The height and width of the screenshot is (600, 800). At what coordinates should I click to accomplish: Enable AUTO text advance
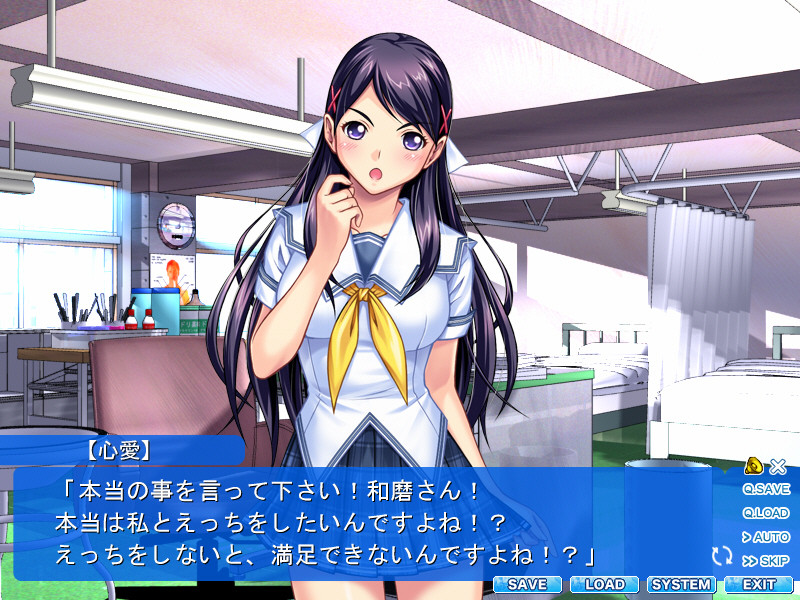[766, 537]
